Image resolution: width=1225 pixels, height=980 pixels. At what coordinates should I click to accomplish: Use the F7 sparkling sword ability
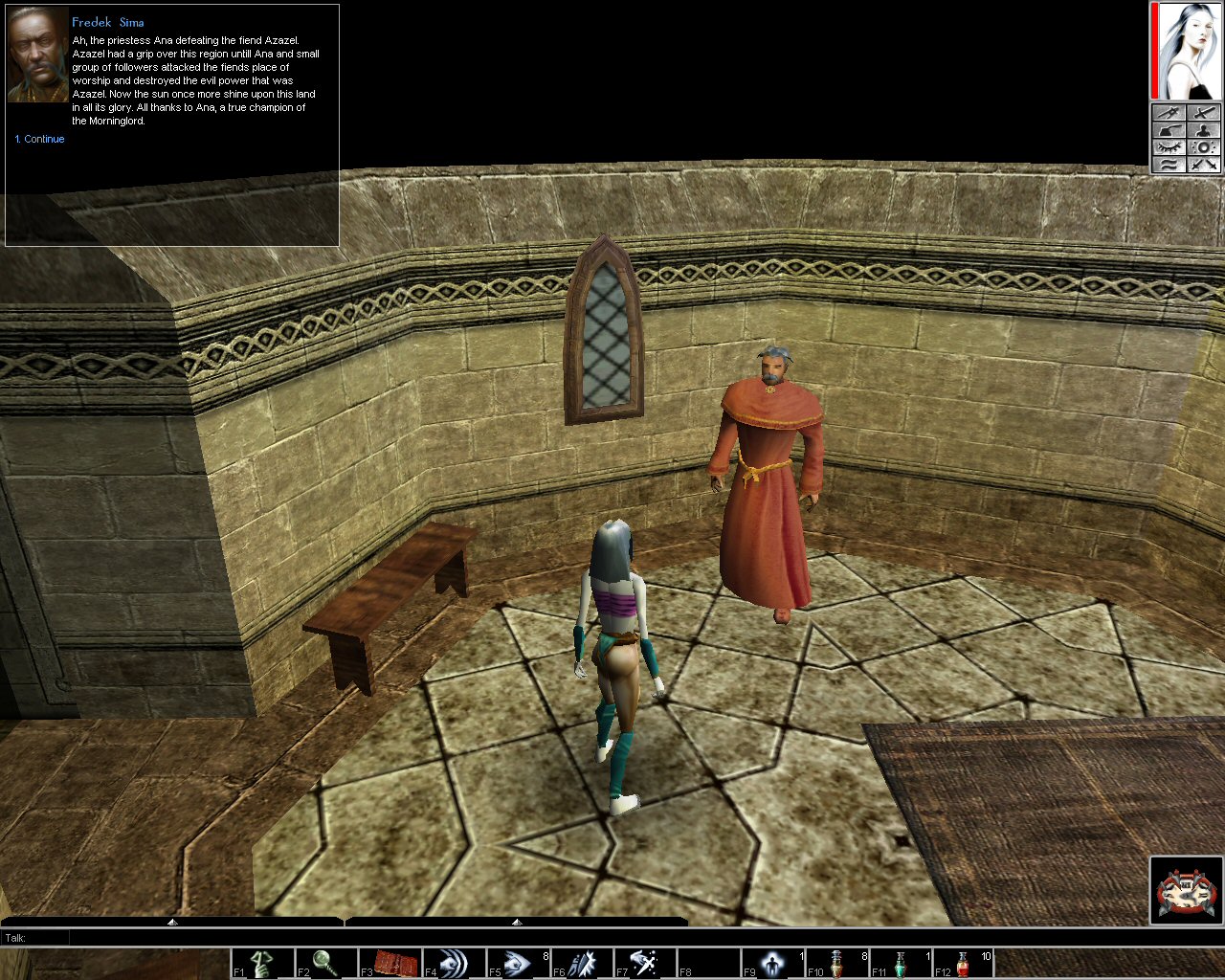coord(645,963)
